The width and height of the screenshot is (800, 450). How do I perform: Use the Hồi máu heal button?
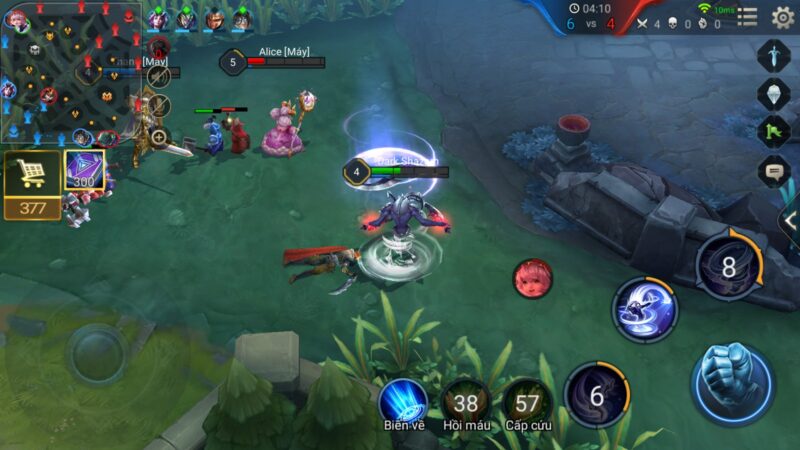(466, 402)
